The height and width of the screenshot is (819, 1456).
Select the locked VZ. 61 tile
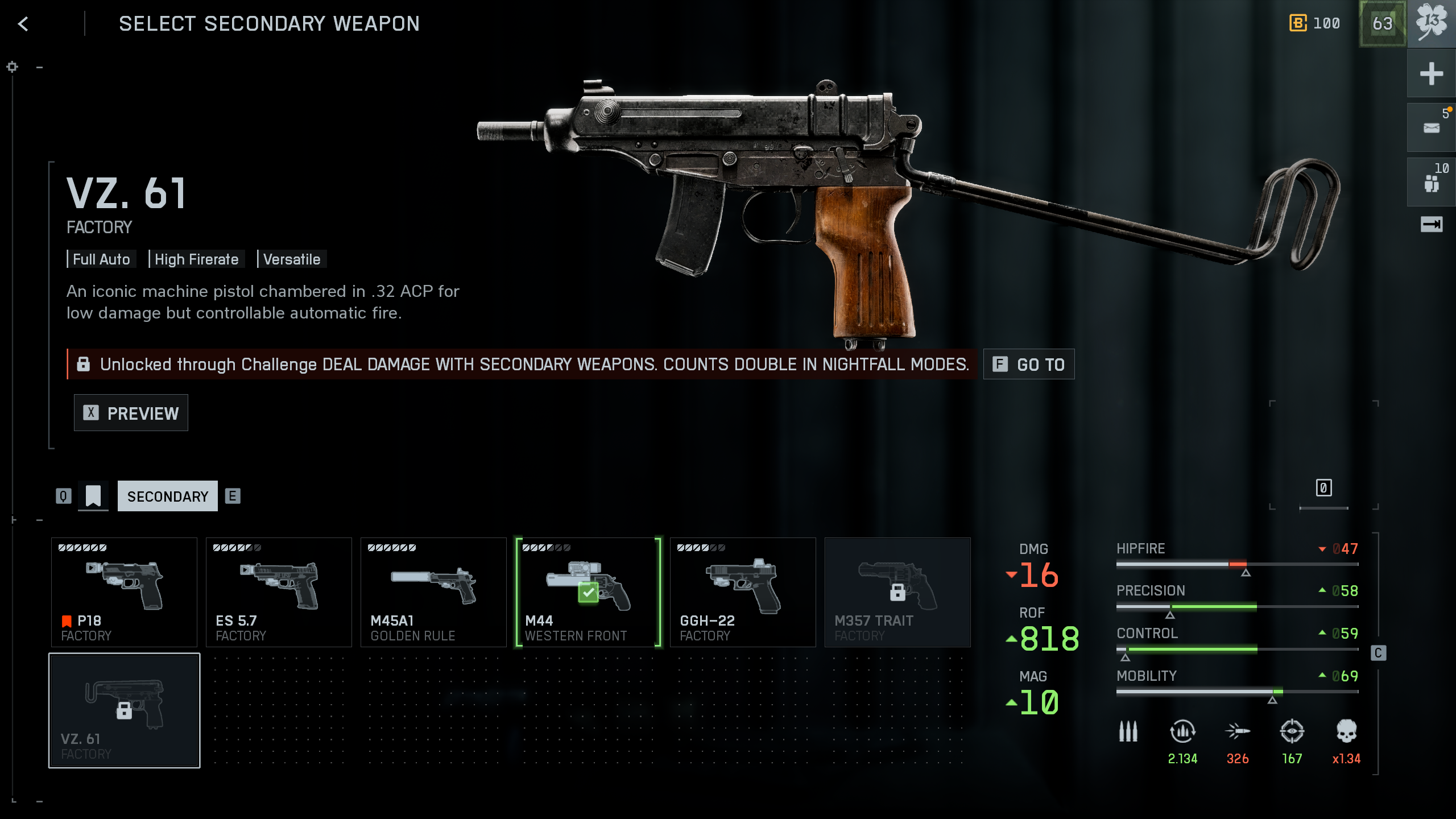click(x=124, y=710)
